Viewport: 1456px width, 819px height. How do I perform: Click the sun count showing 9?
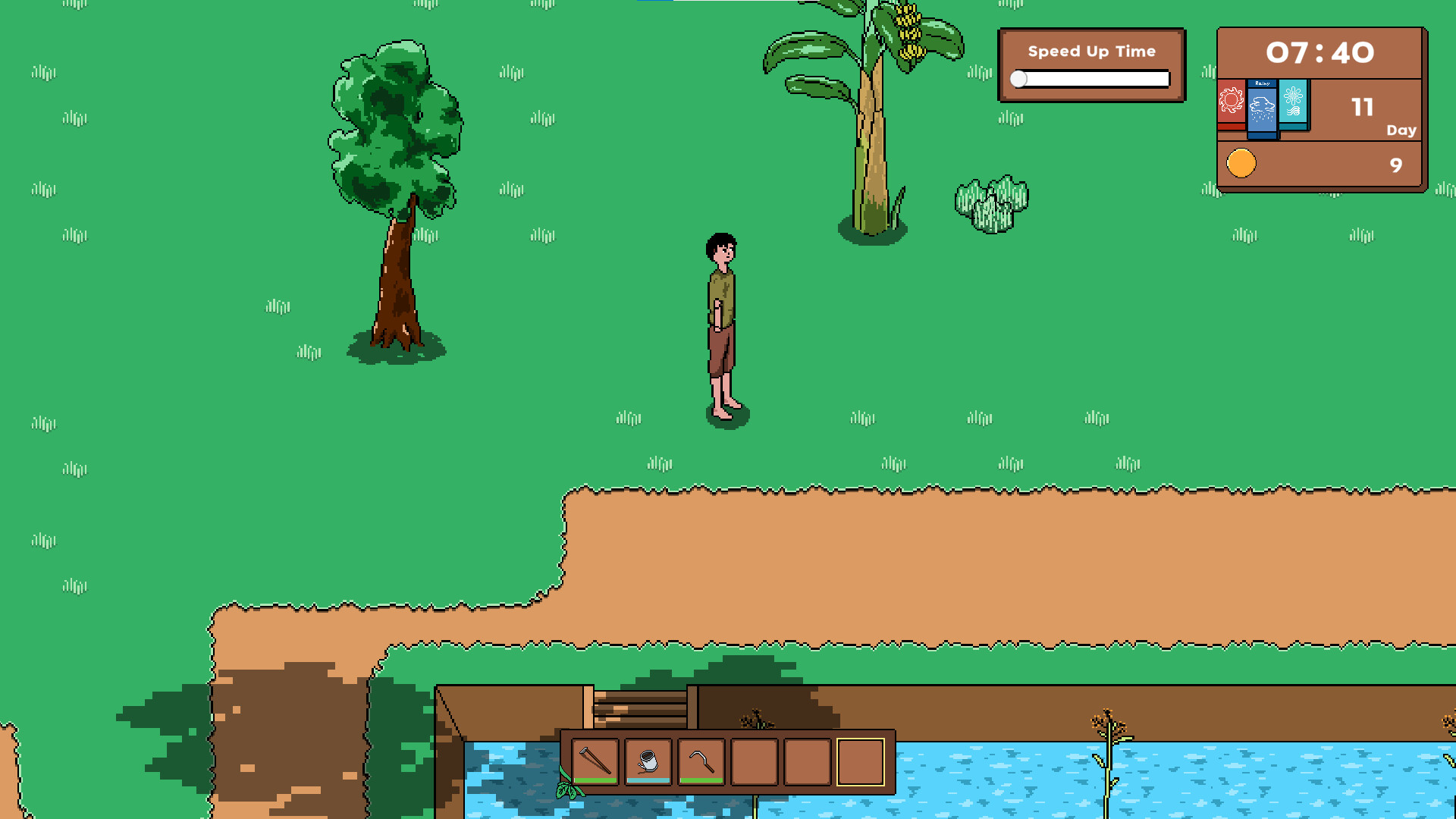1395,165
